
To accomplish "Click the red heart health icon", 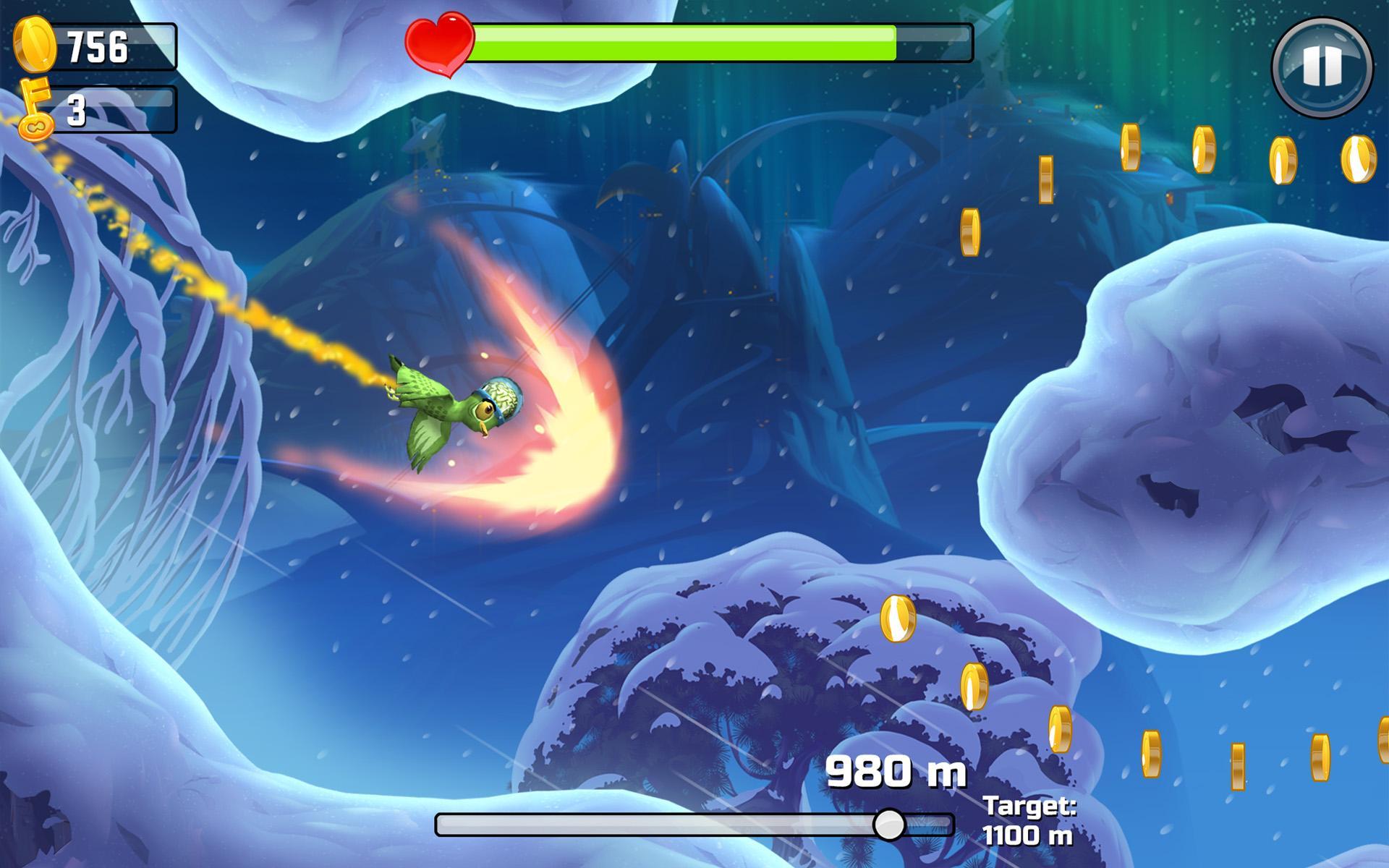I will 441,43.
